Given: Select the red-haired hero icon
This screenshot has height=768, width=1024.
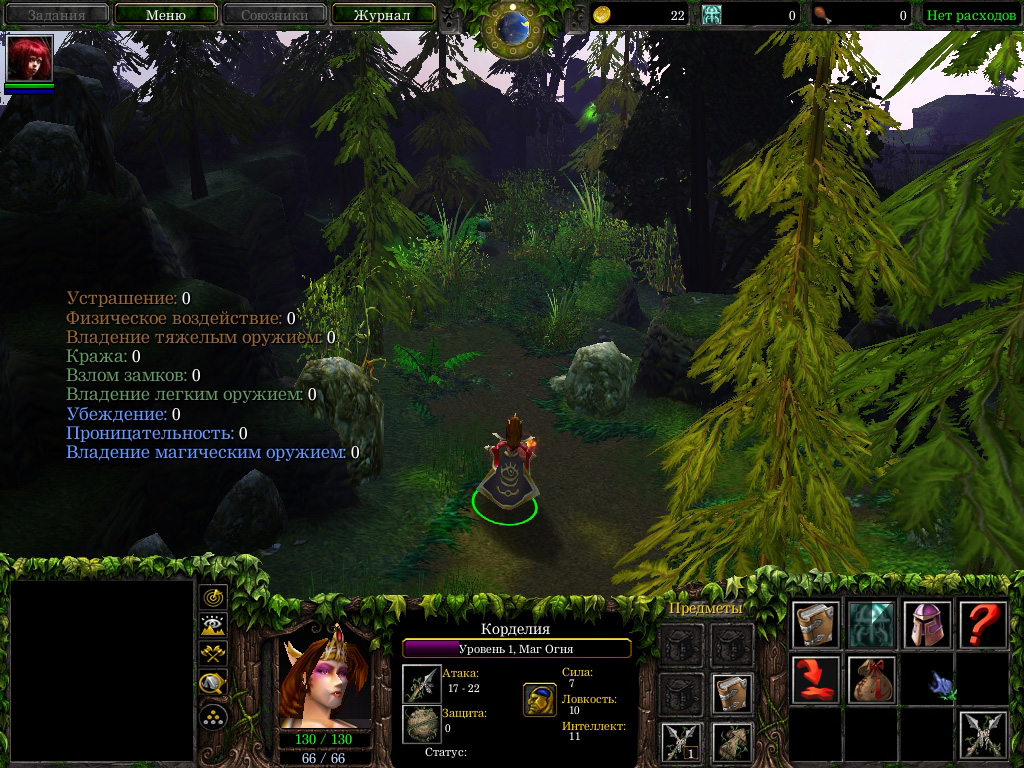Looking at the screenshot, I should pos(29,59).
